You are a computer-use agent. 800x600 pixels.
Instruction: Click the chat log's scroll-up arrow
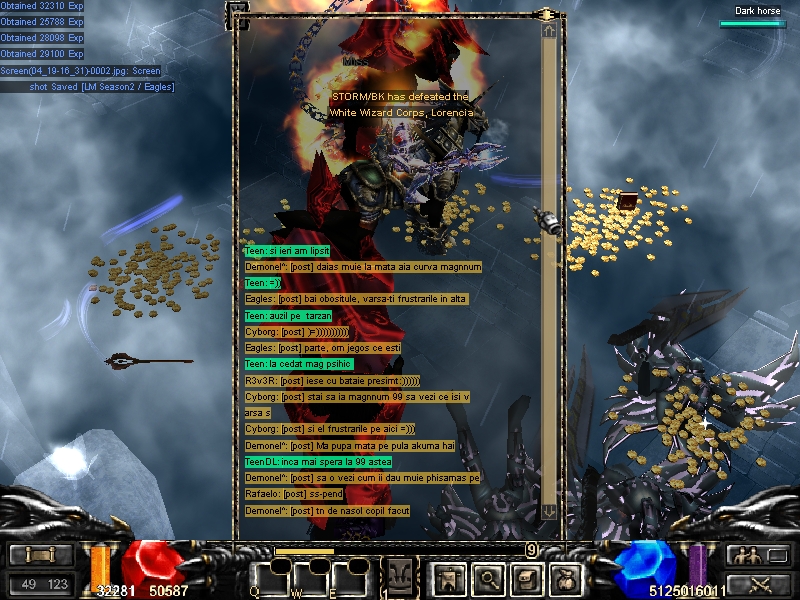549,31
